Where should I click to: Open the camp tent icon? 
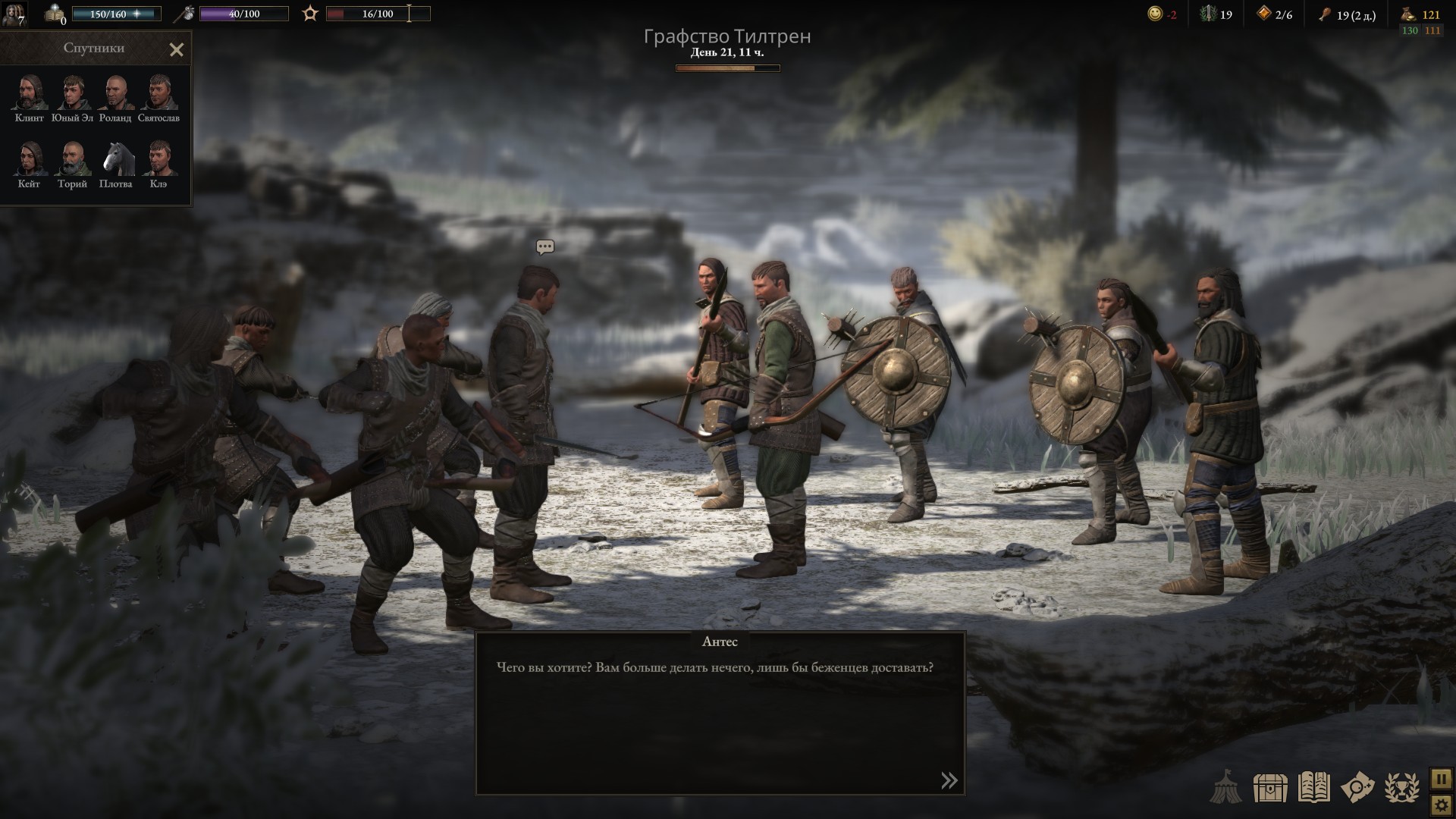point(1225,788)
